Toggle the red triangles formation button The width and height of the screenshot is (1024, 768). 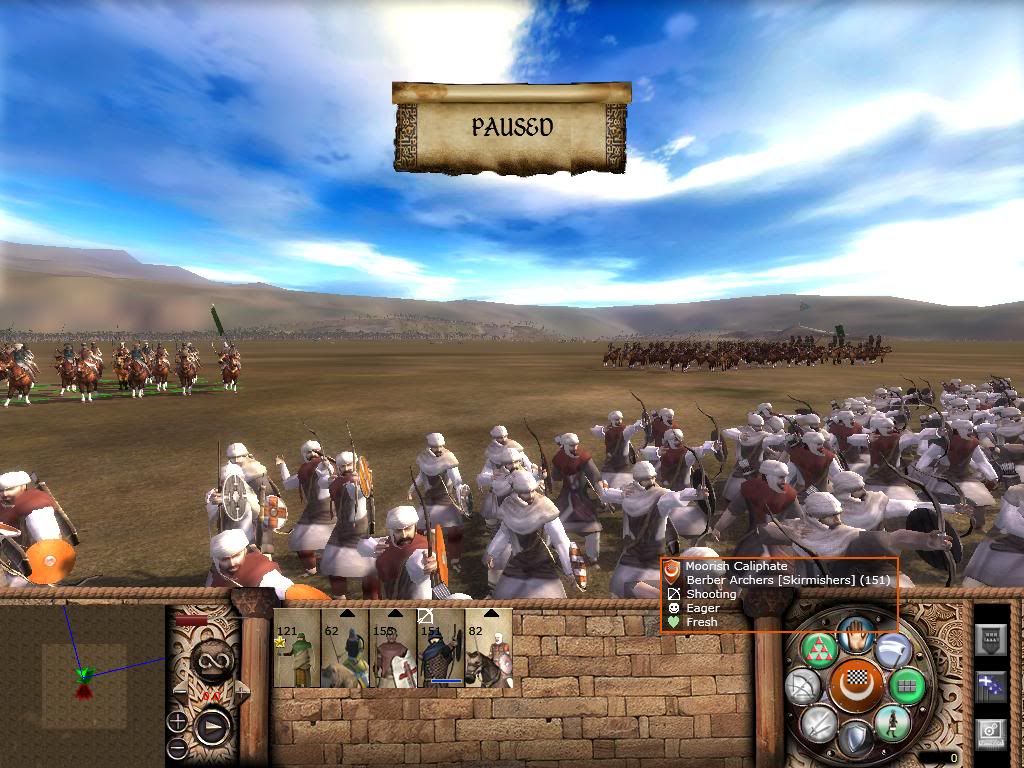coord(819,648)
